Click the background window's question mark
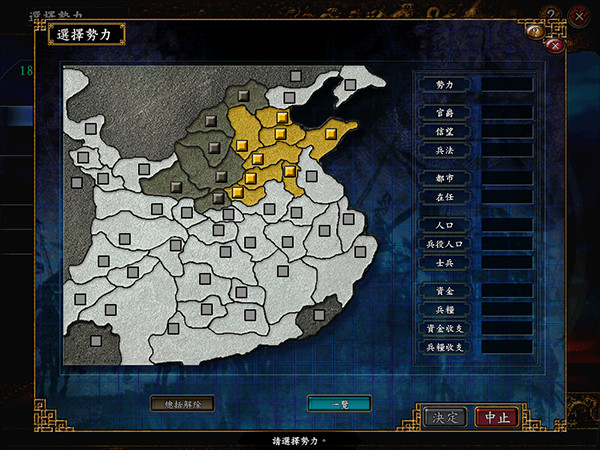The image size is (600, 450). pos(549,13)
